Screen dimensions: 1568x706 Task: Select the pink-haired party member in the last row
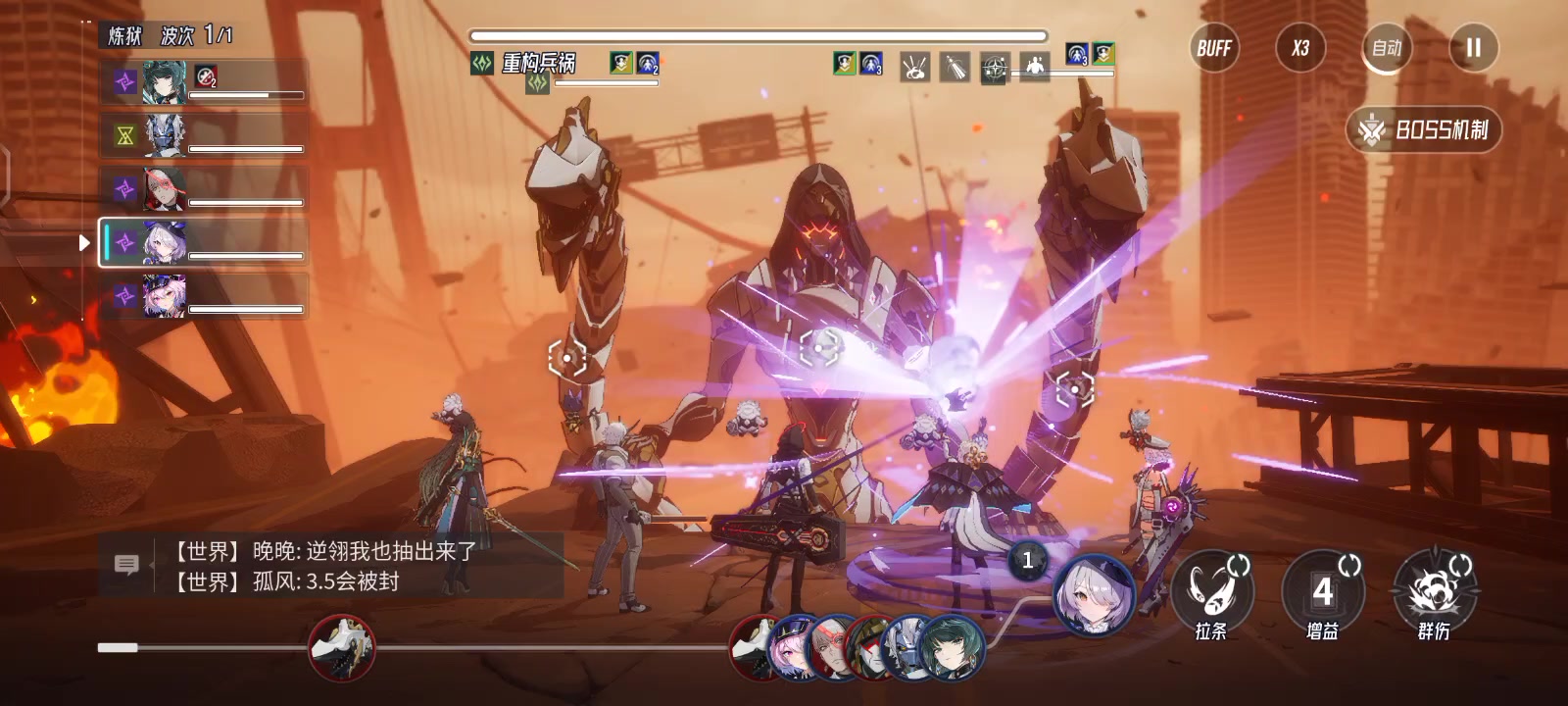click(x=204, y=296)
